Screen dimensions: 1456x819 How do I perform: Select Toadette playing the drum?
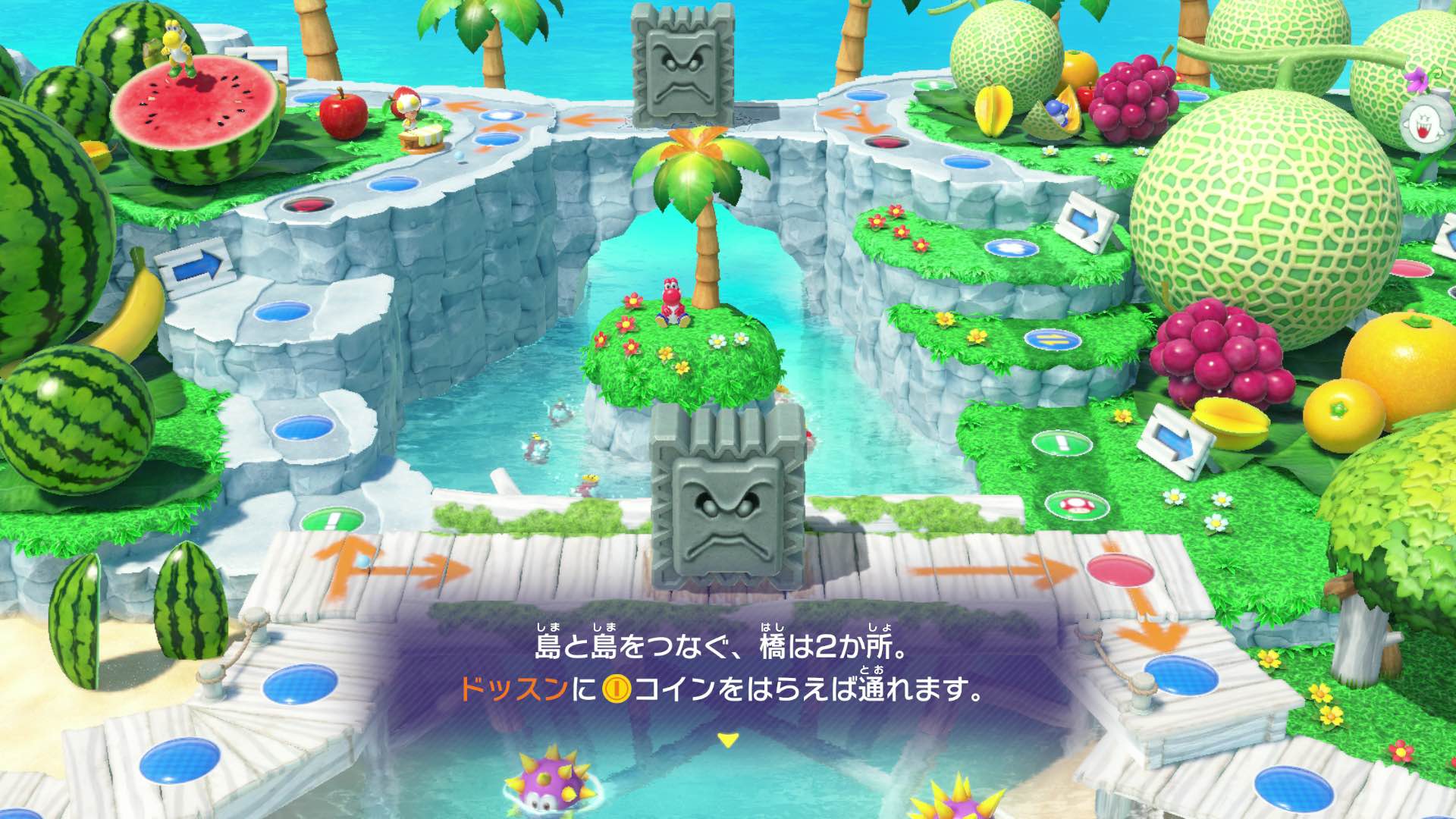tap(409, 114)
